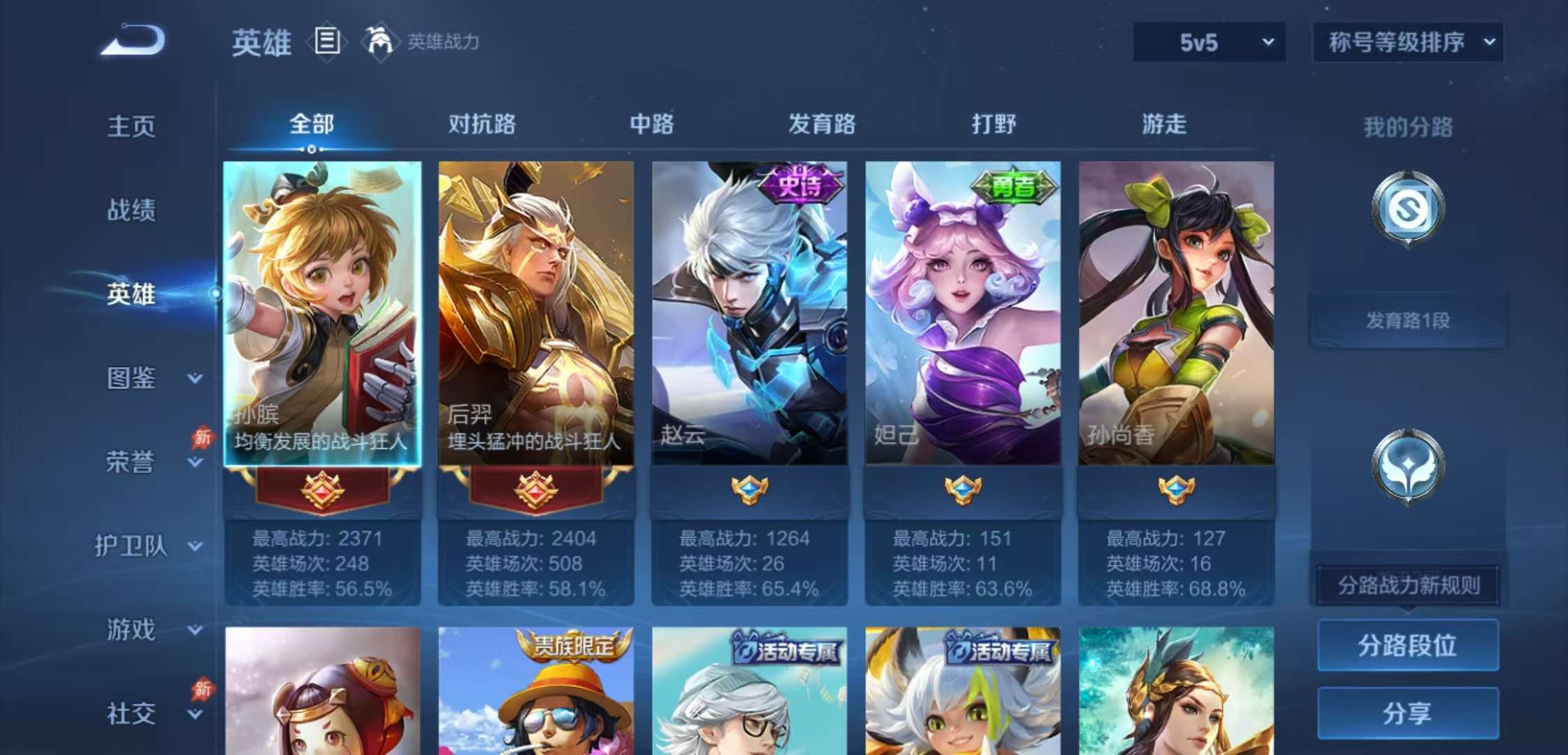1568x755 pixels.
Task: Open the 称号等级排序 sorting dropdown
Action: coord(1406,42)
